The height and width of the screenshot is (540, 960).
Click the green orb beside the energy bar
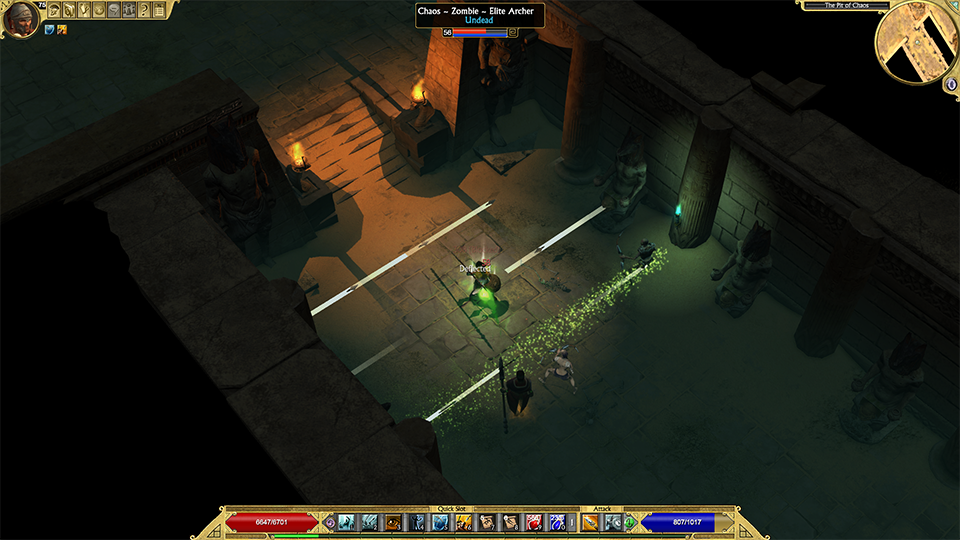coord(630,523)
